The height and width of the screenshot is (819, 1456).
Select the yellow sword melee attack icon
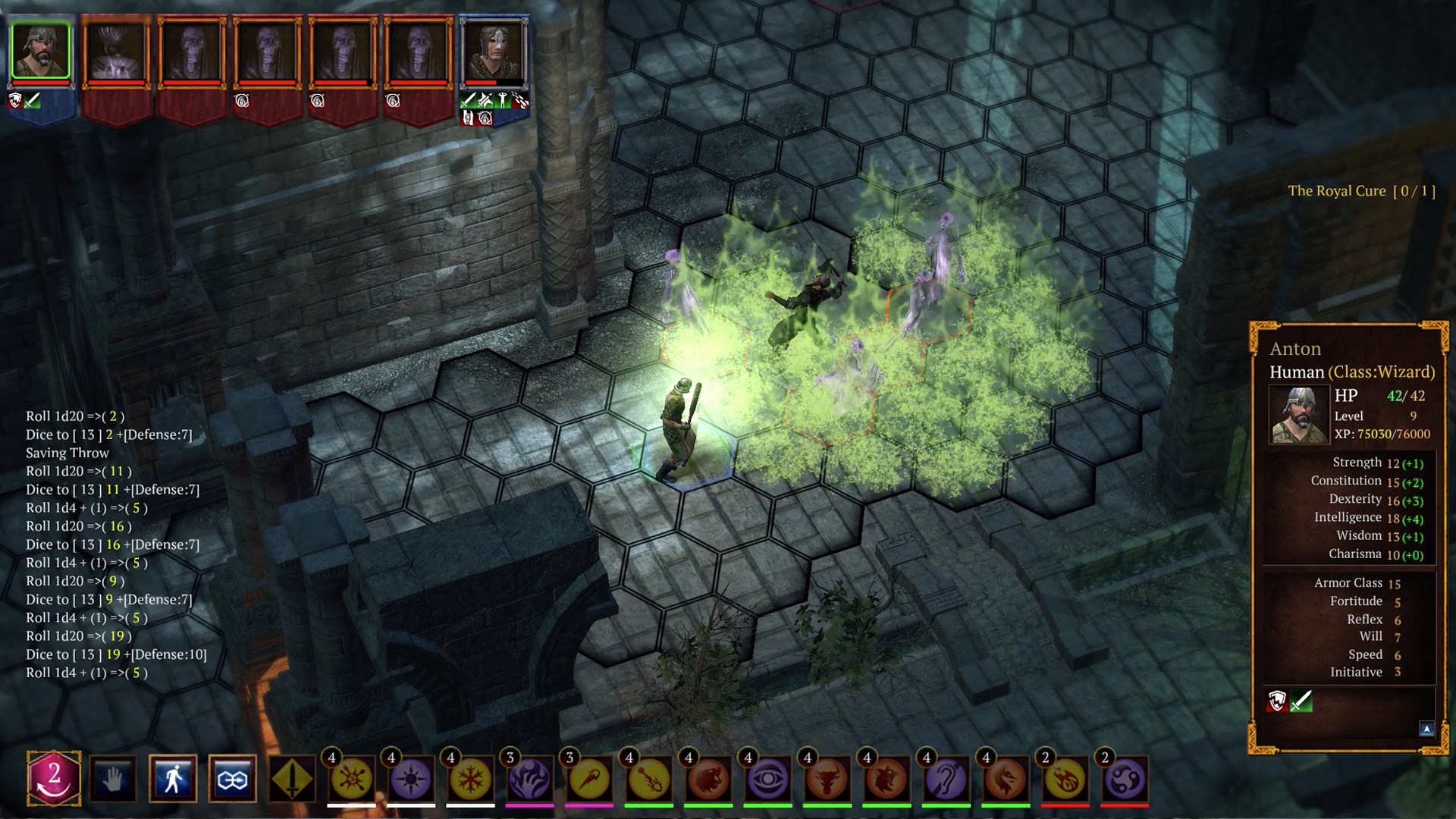(x=294, y=778)
